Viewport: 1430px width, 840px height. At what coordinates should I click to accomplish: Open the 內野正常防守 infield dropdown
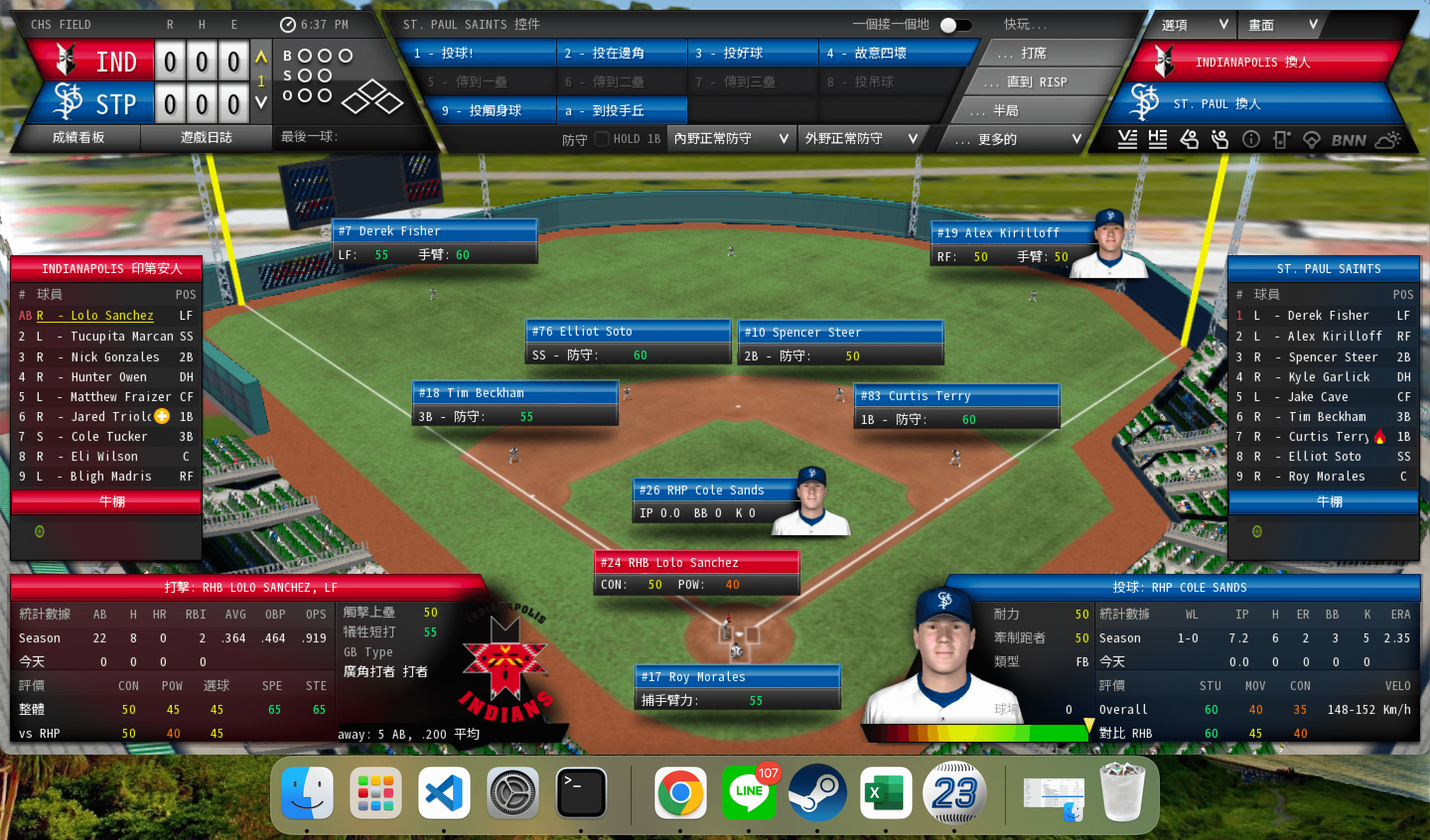(x=731, y=139)
